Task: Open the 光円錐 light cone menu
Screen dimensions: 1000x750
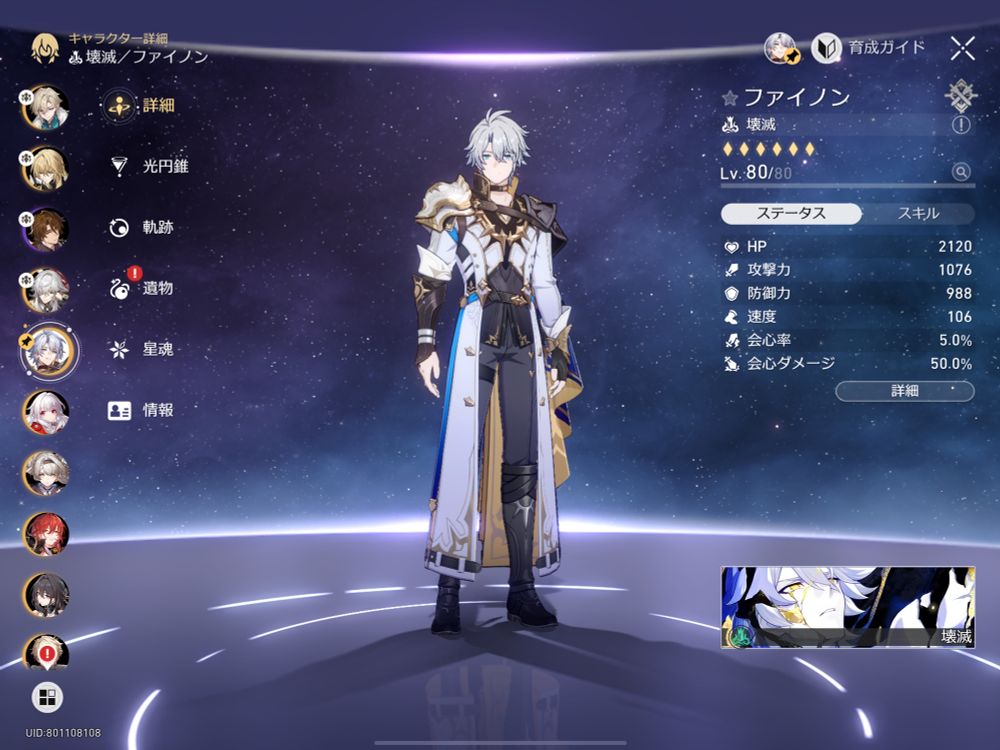Action: point(148,166)
